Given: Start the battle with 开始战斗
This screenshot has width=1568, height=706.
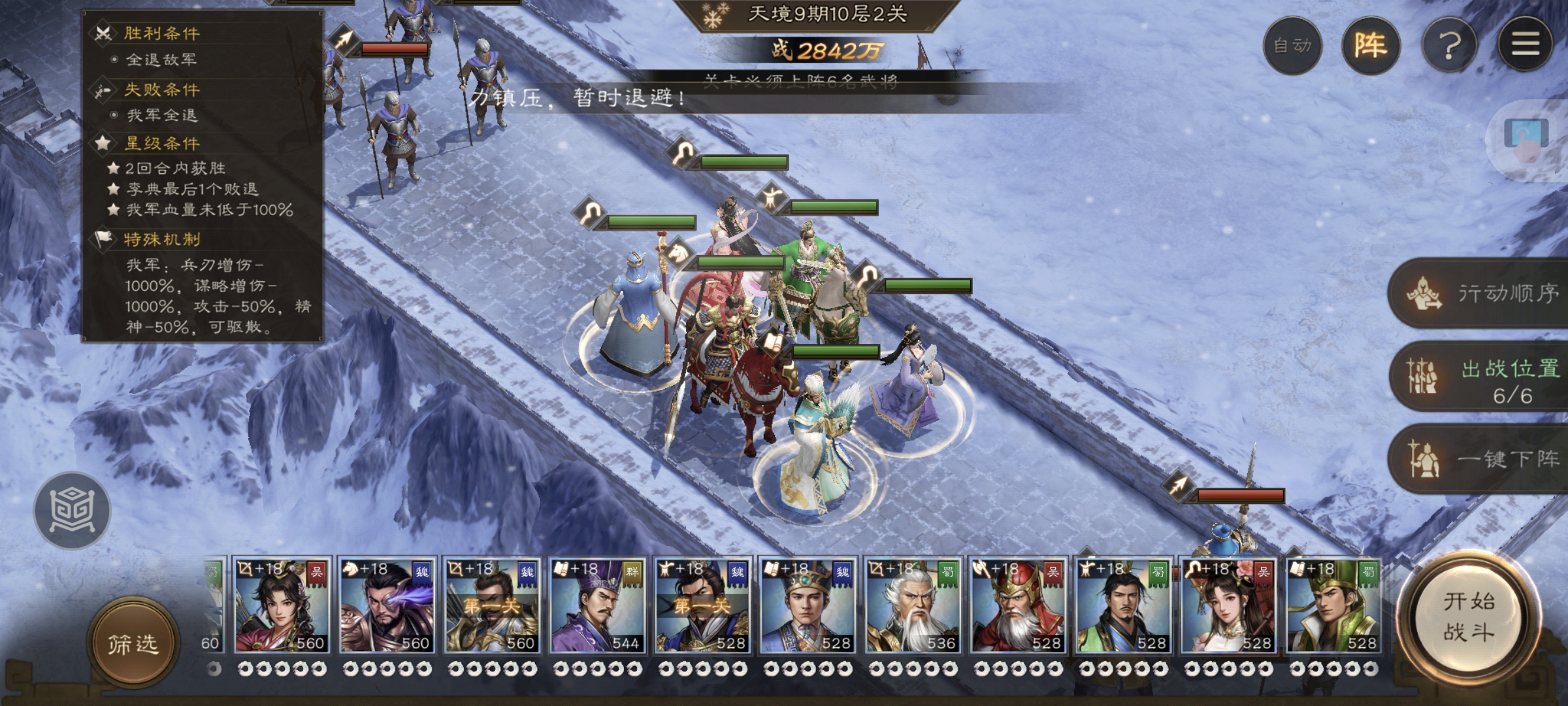Looking at the screenshot, I should point(1468,617).
